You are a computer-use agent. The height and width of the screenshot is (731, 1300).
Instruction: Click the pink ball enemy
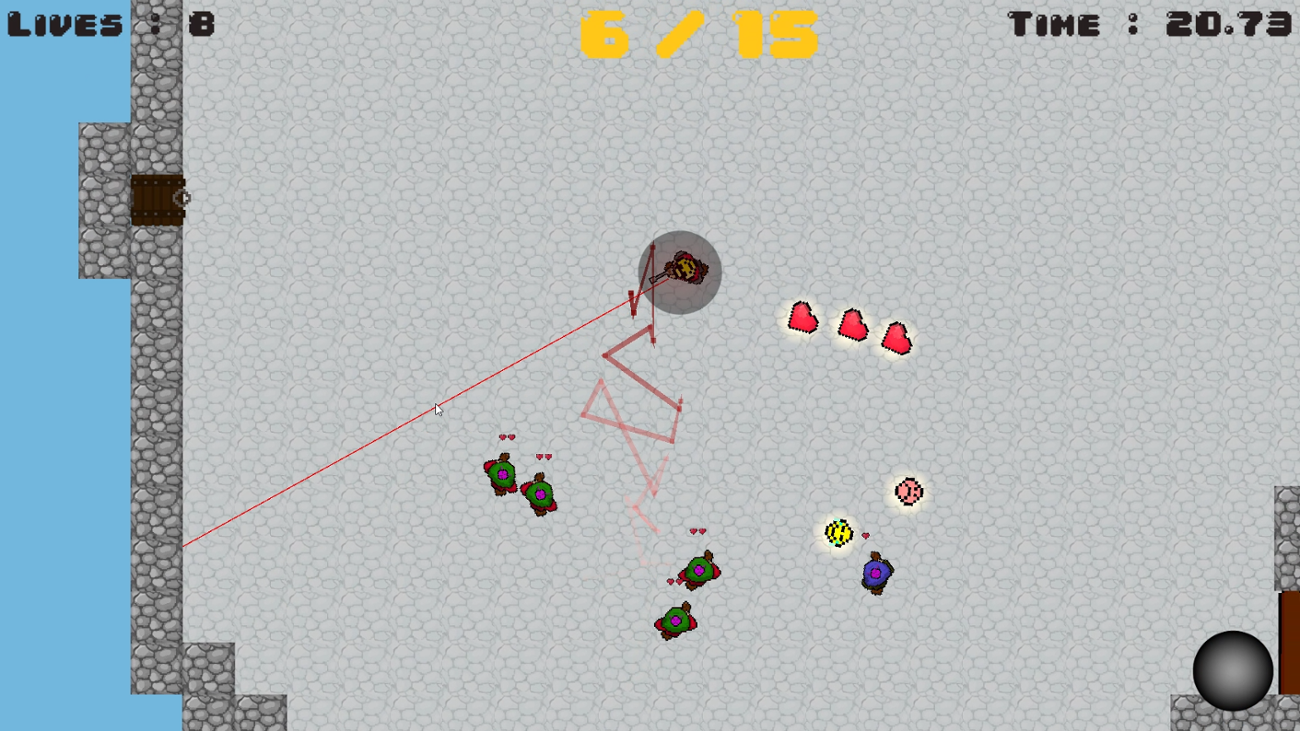907,490
